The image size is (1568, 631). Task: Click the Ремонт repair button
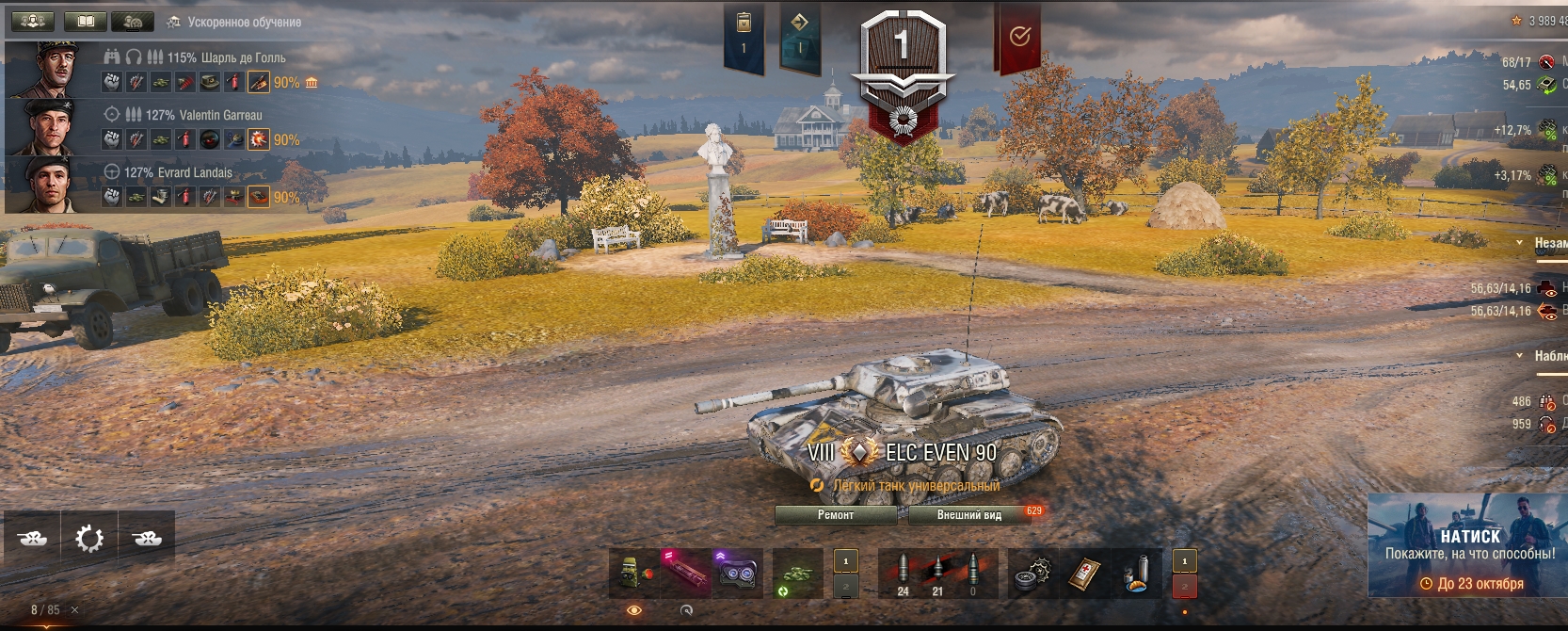[x=836, y=515]
